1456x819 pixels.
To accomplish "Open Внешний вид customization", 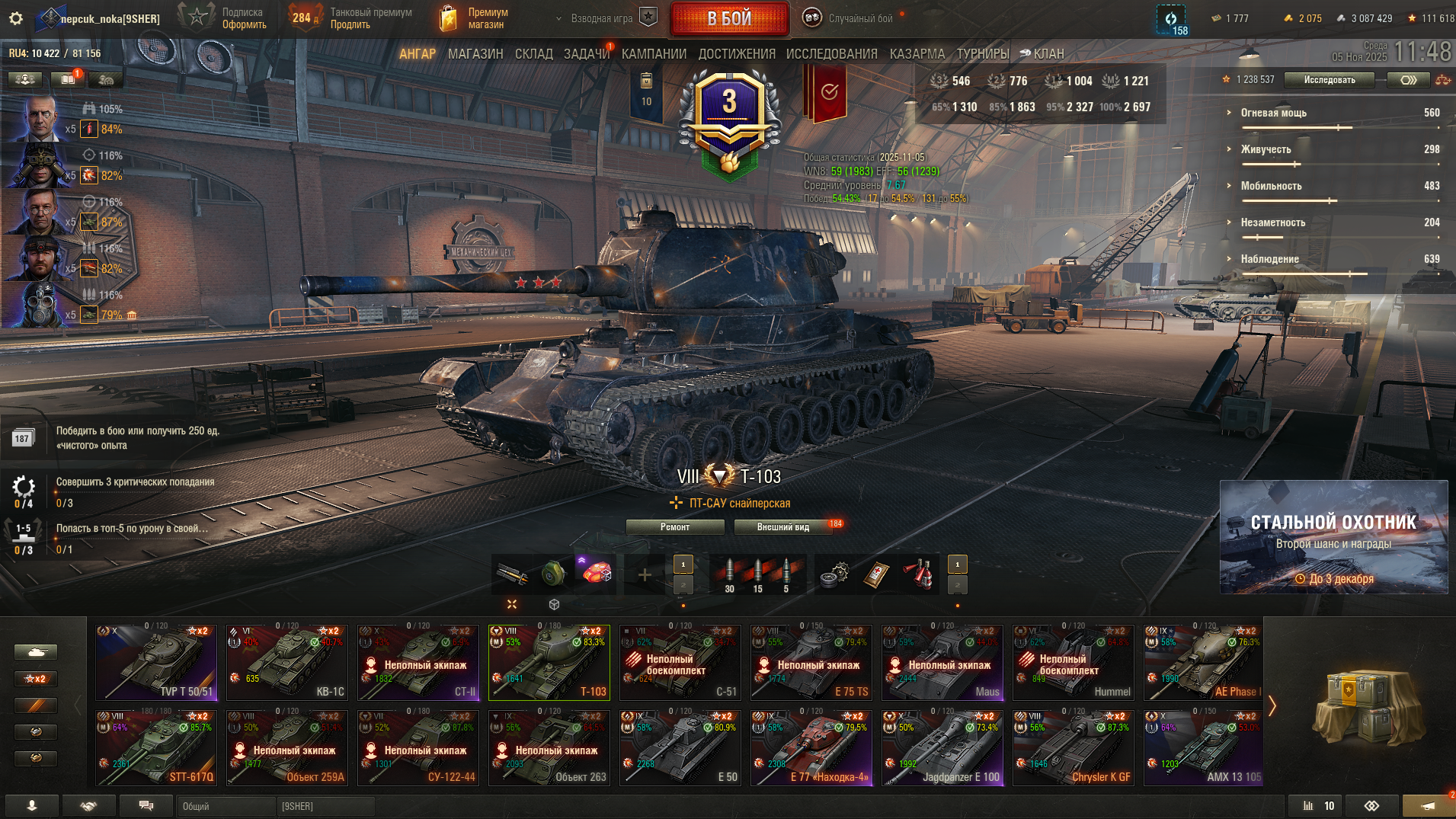I will pyautogui.click(x=782, y=527).
